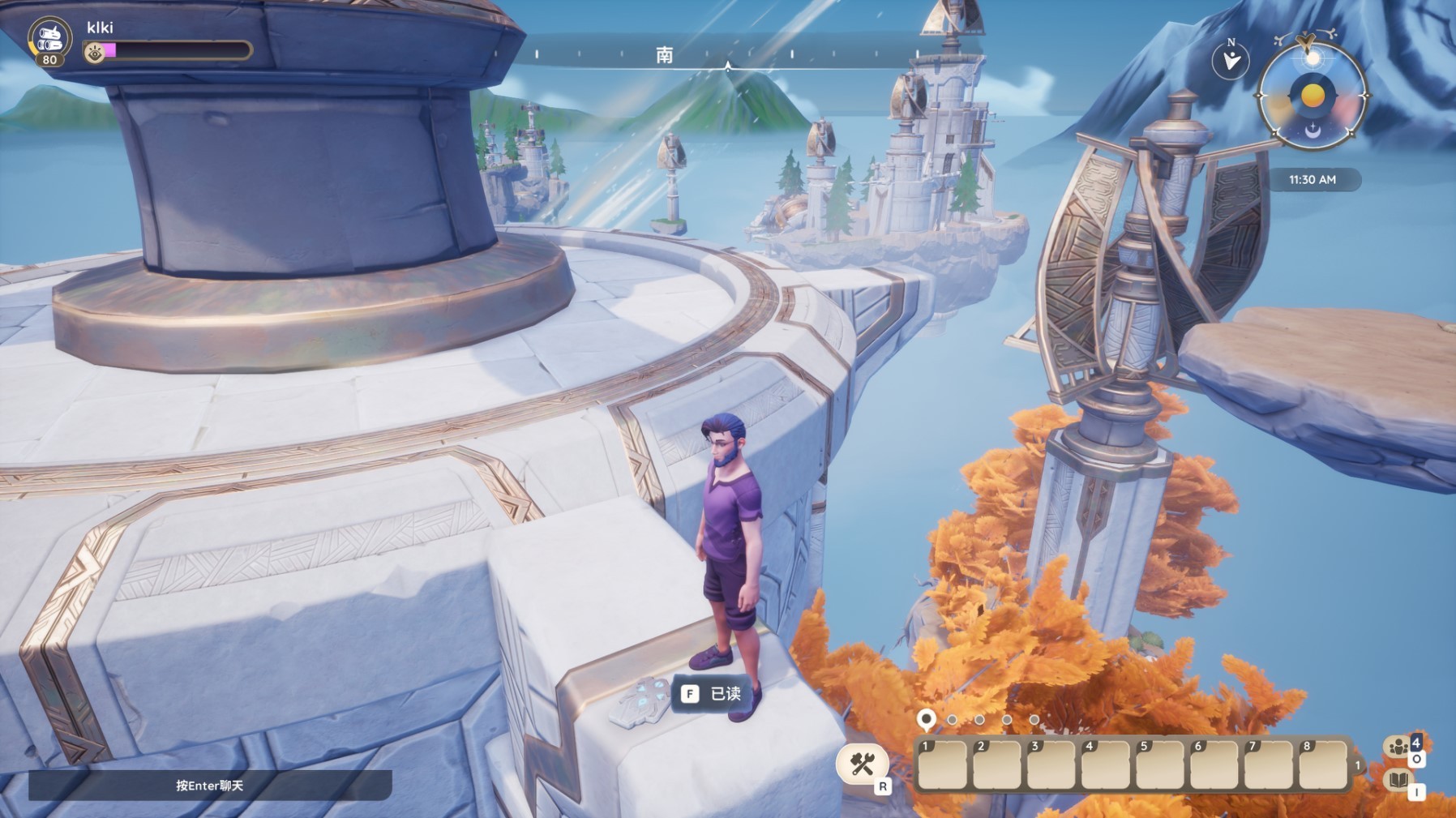Open the social players icon

click(1398, 747)
